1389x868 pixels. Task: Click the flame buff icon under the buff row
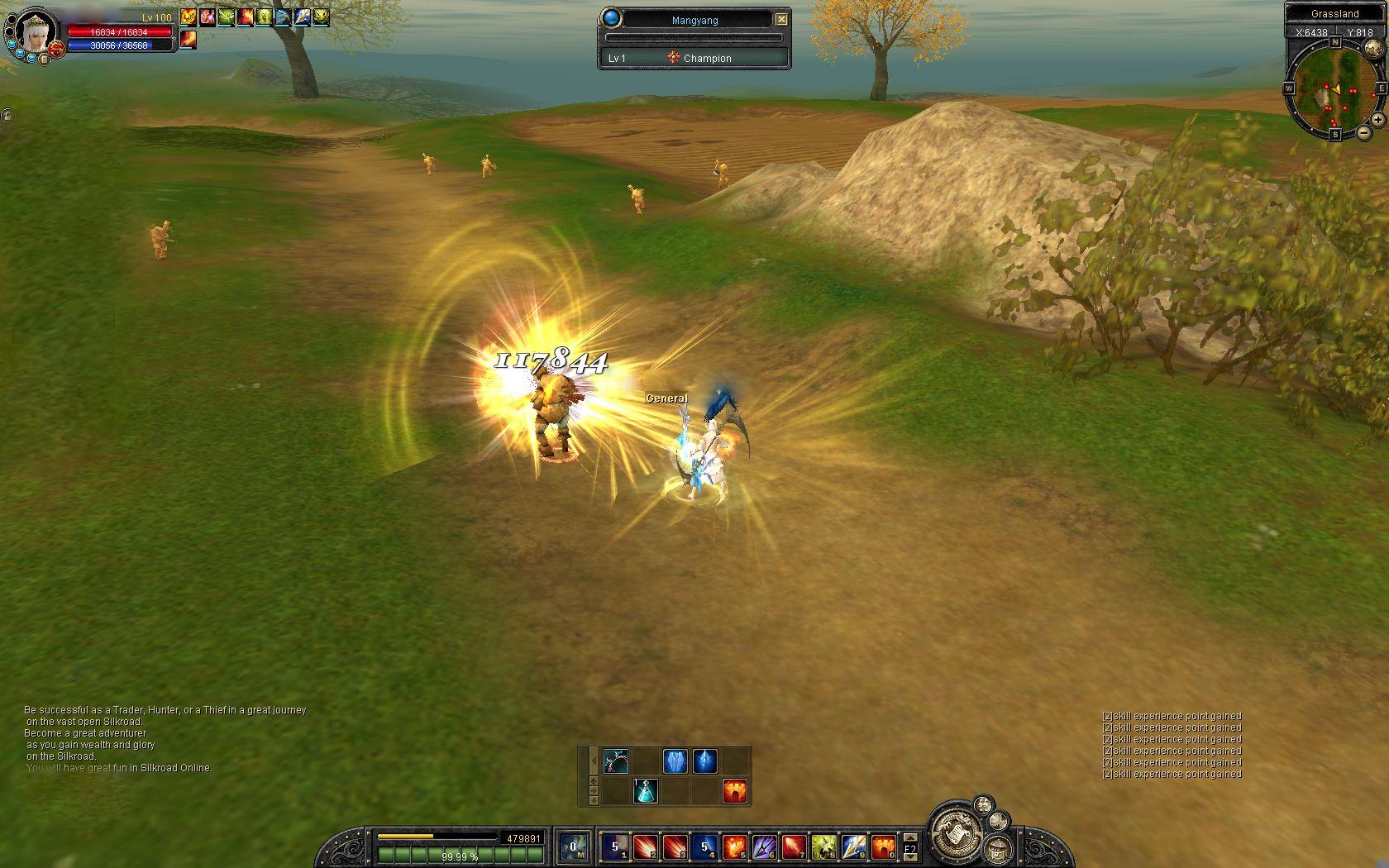click(x=188, y=39)
